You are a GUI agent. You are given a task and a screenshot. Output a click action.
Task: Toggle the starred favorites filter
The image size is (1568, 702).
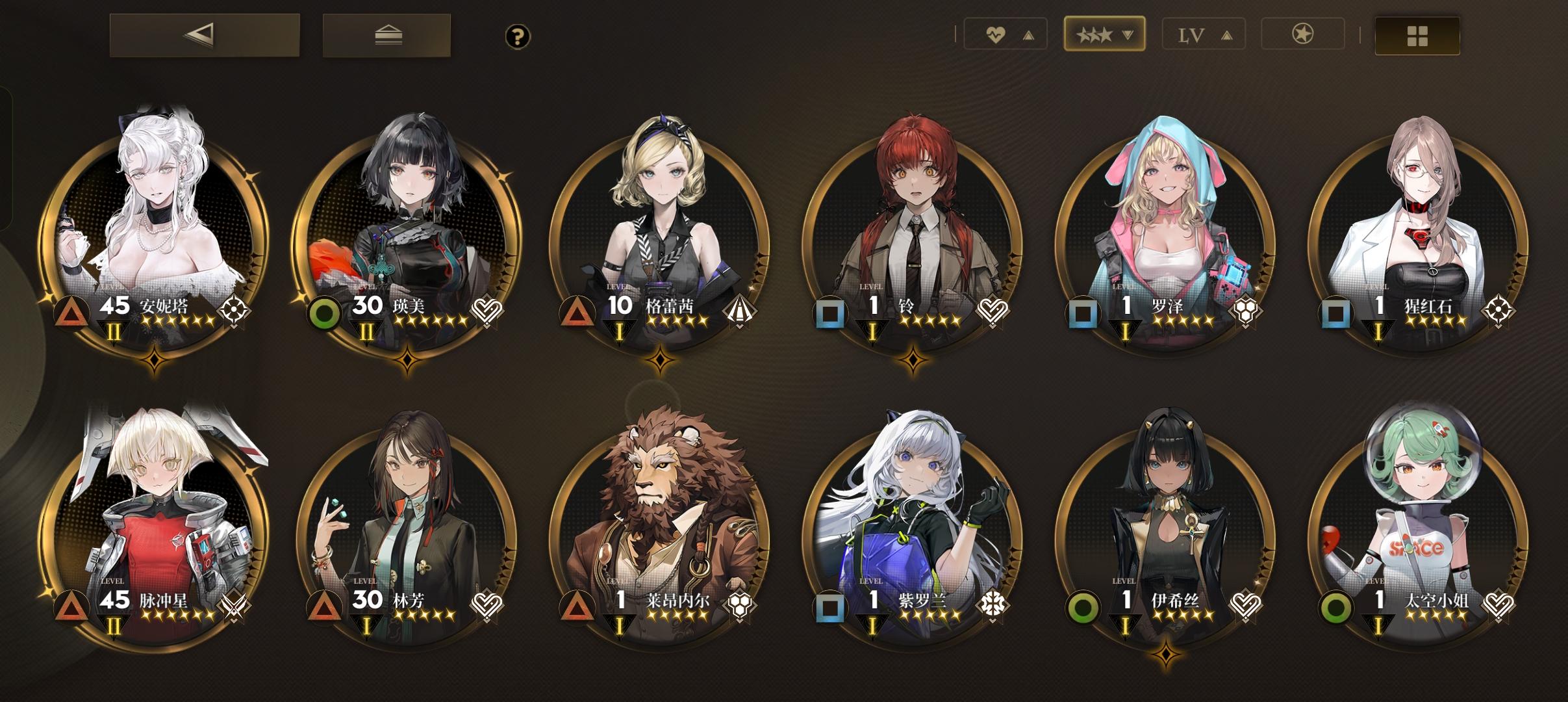[x=1302, y=33]
